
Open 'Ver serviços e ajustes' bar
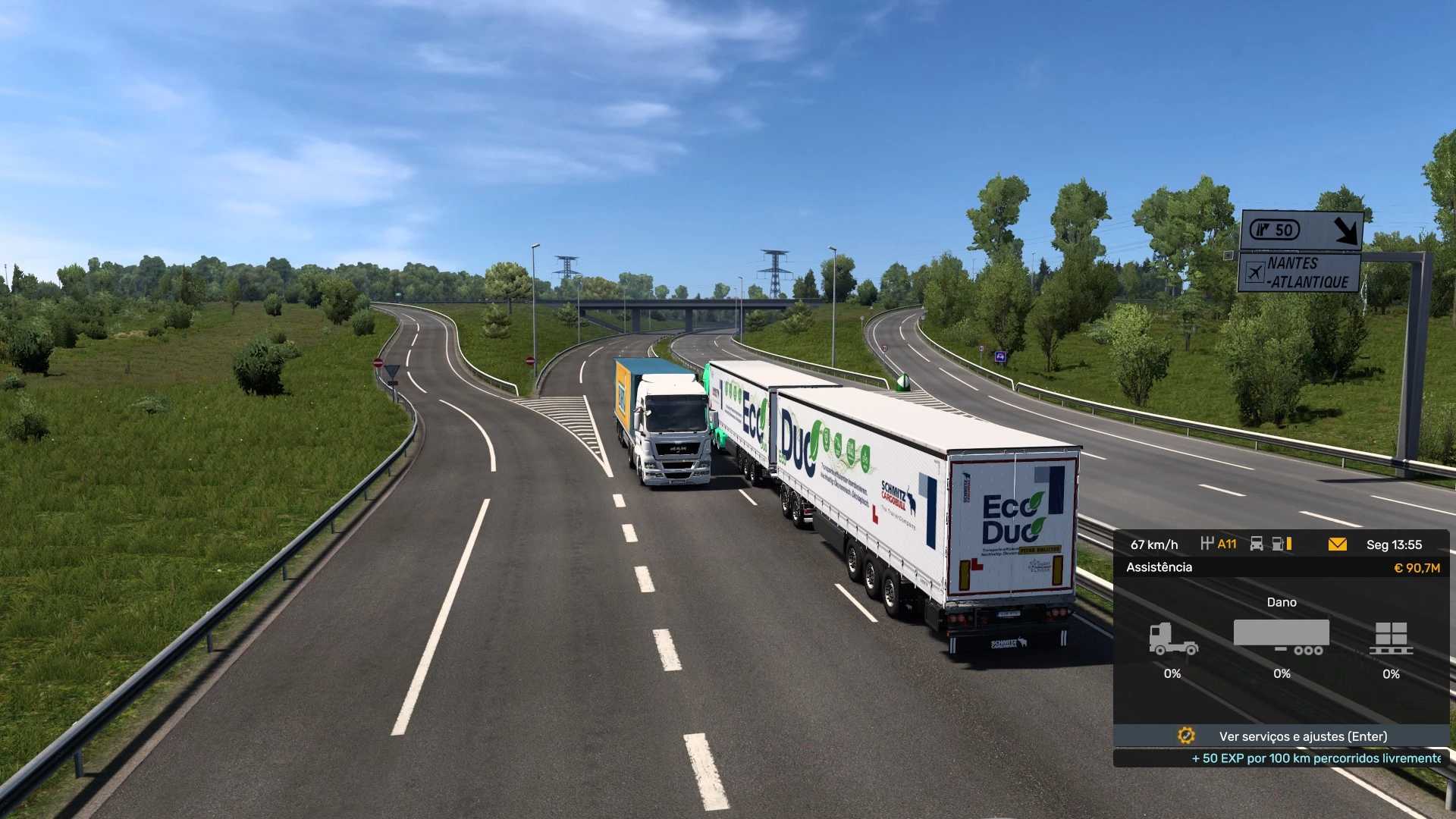(1282, 736)
